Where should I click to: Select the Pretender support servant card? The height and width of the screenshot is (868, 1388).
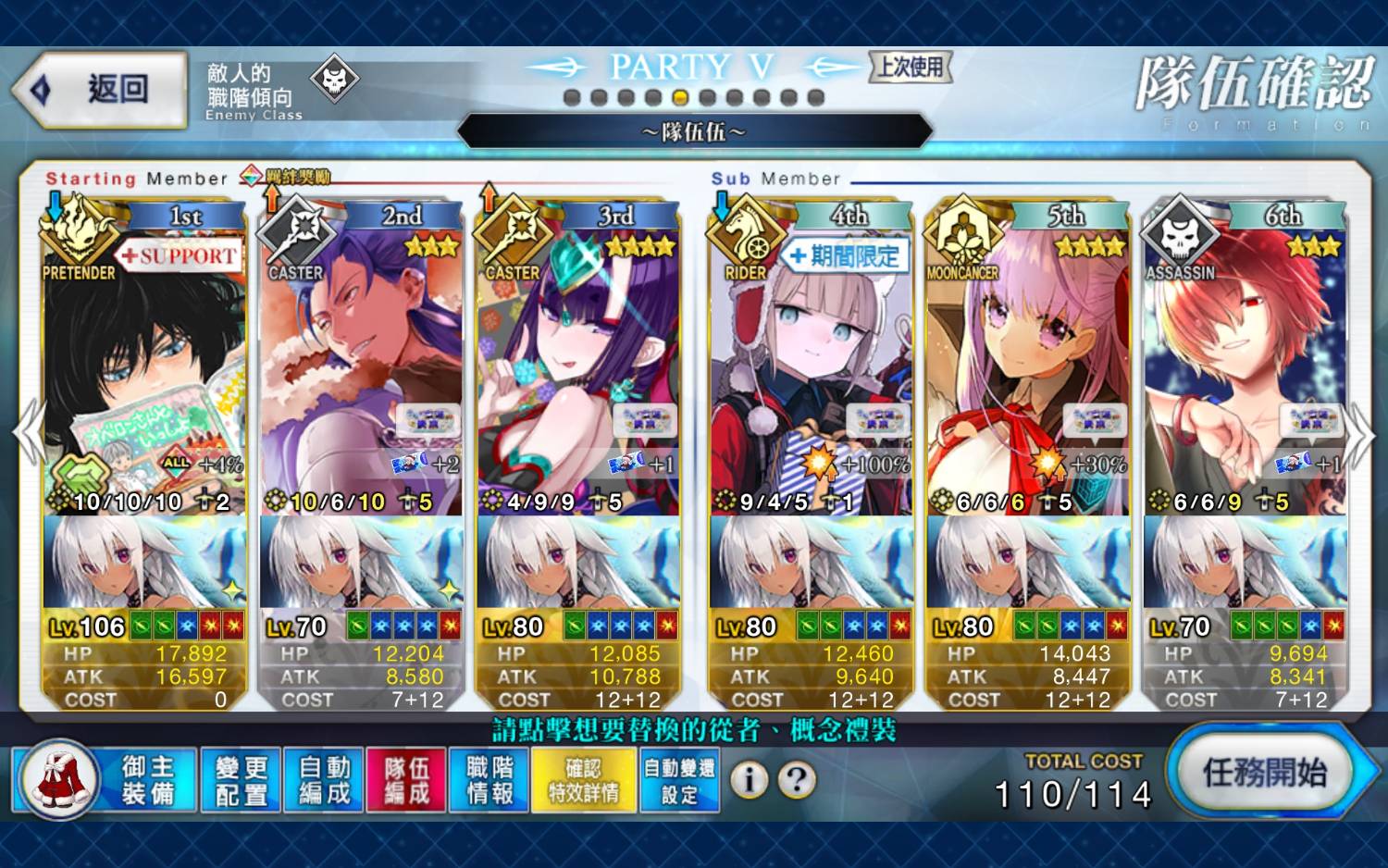[144, 370]
